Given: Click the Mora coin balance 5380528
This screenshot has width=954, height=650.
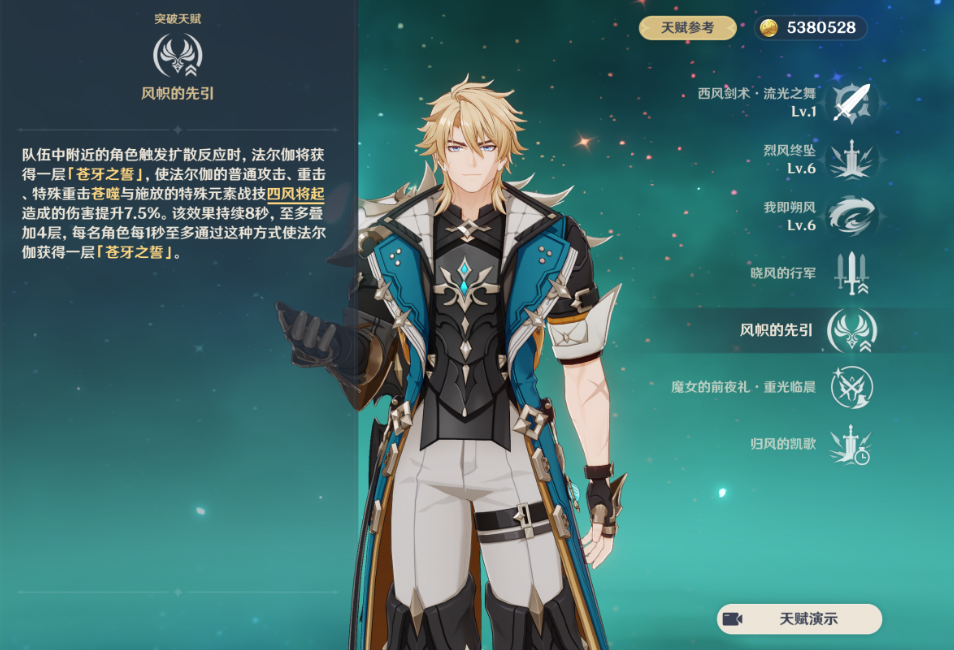Looking at the screenshot, I should [810, 28].
